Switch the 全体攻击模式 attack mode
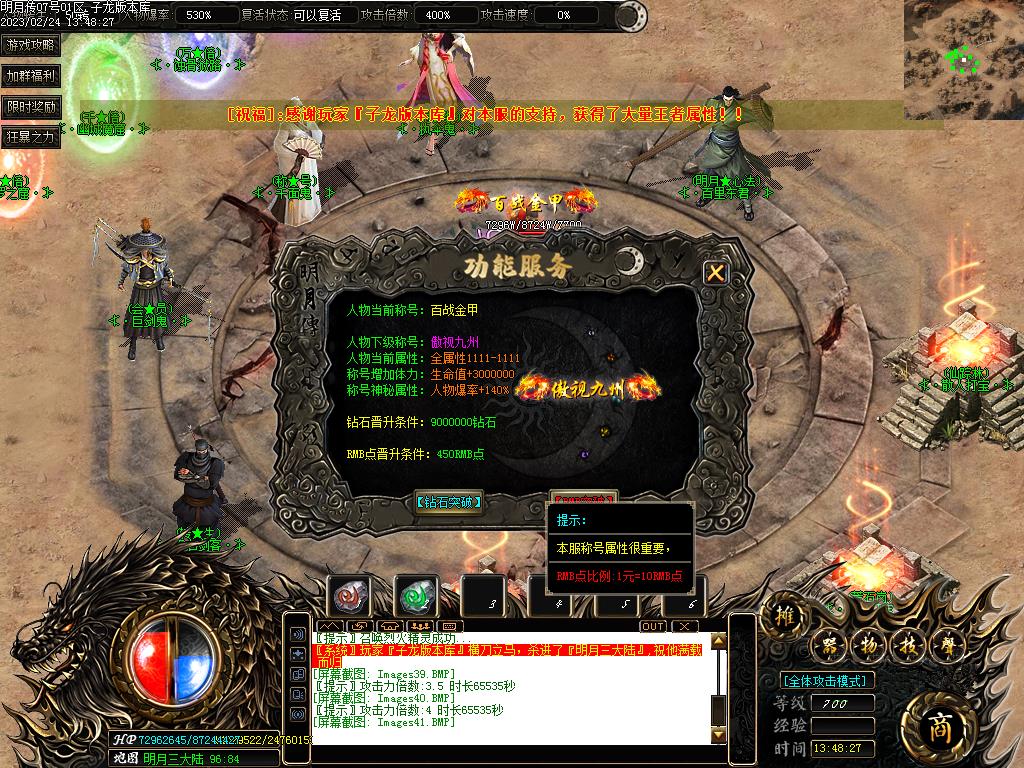1024x768 pixels. 826,681
